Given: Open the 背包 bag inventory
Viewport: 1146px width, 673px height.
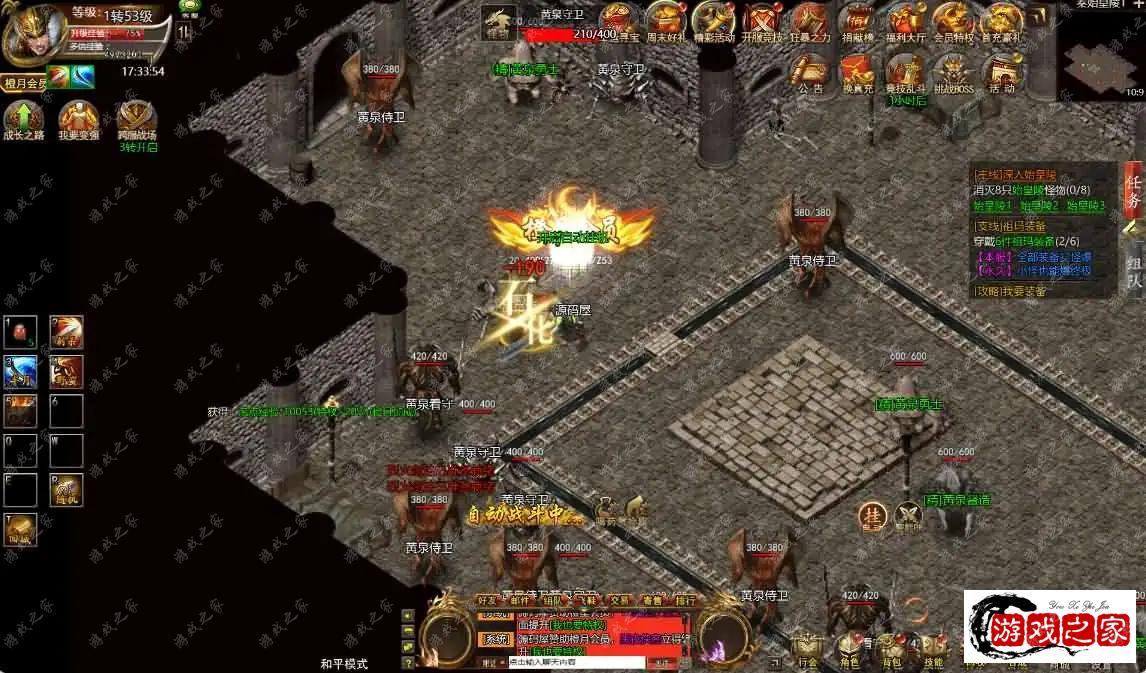Looking at the screenshot, I should pyautogui.click(x=892, y=650).
